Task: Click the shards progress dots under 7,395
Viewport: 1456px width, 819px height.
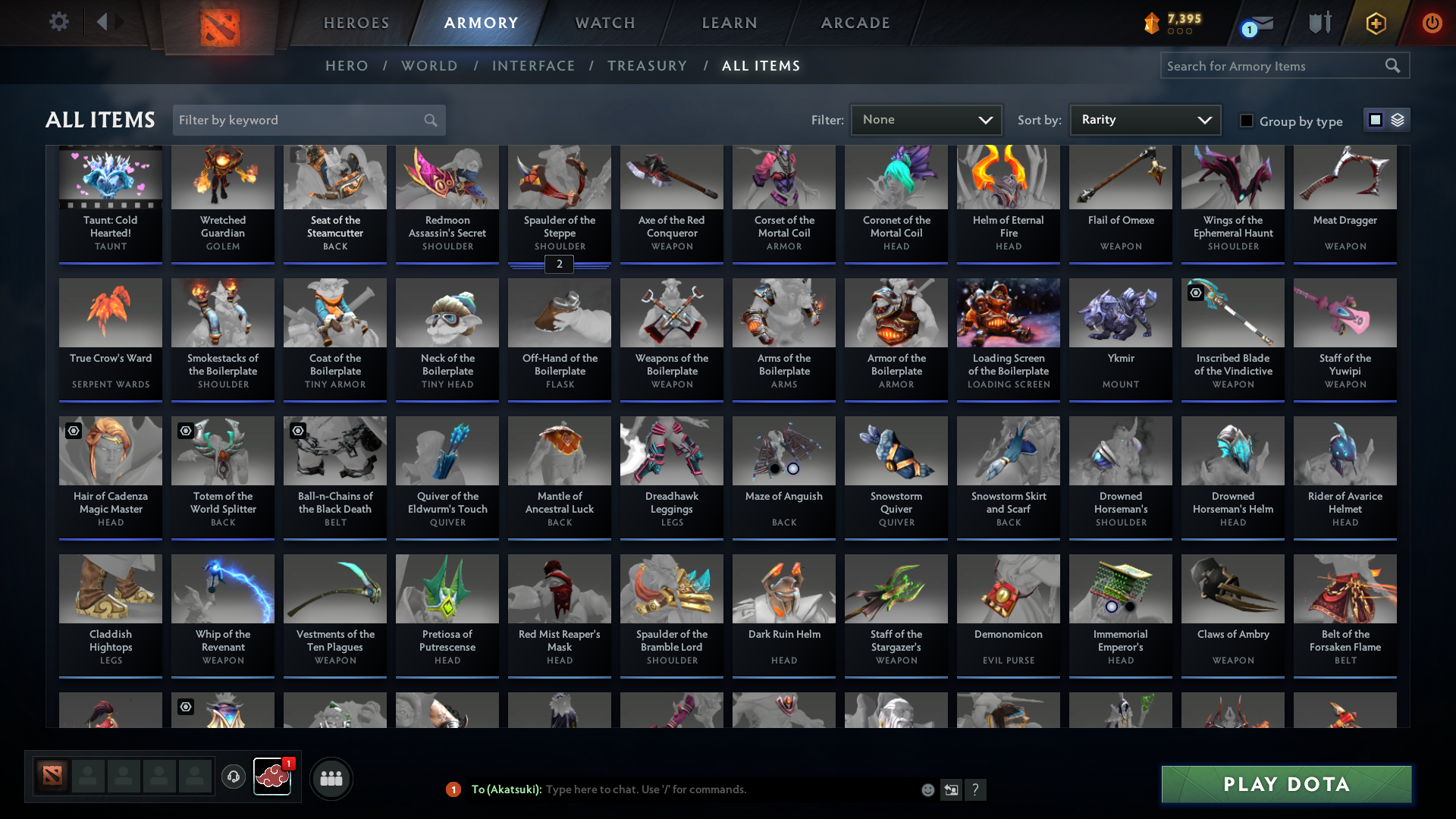Action: pos(1178,32)
